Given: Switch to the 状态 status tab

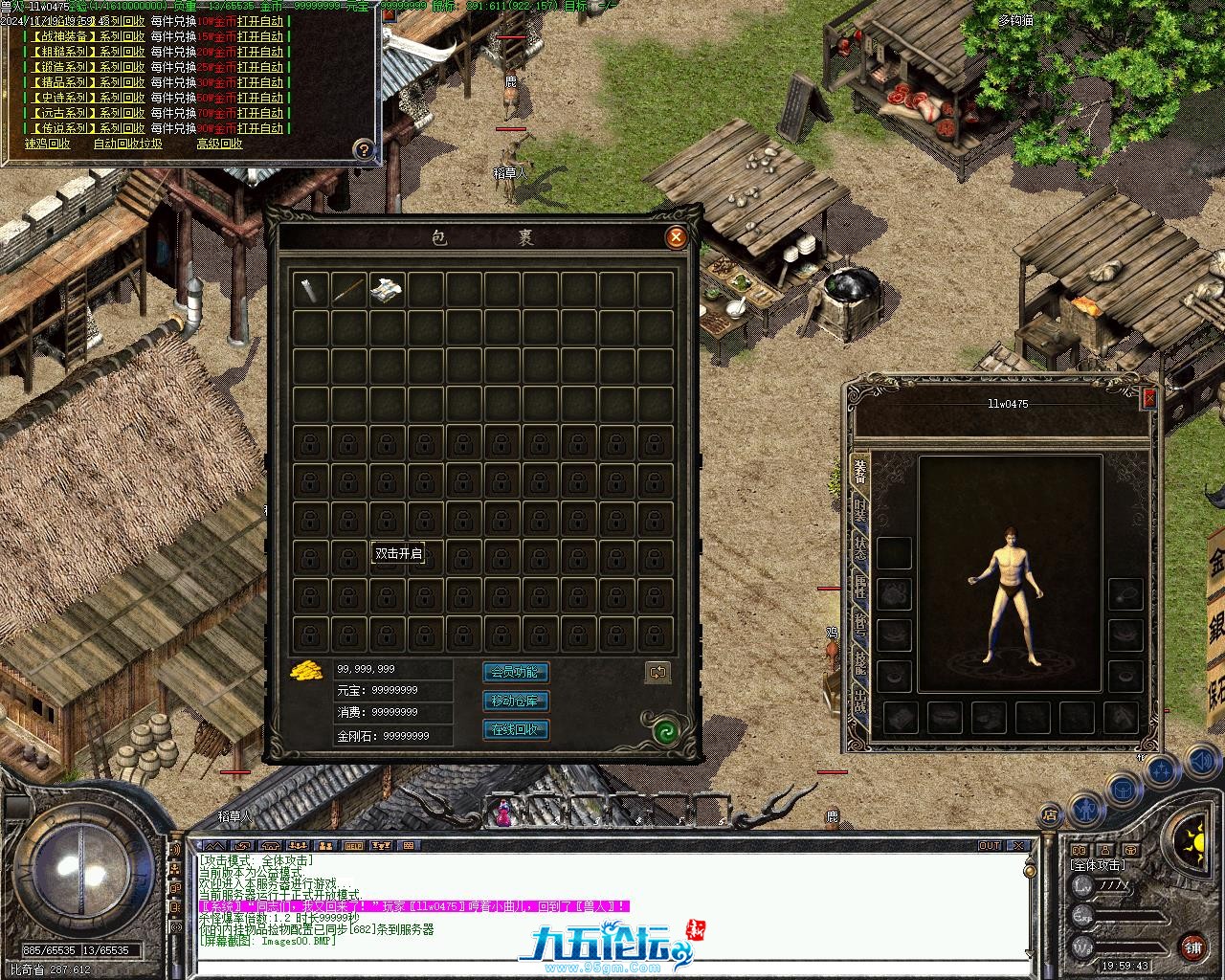Looking at the screenshot, I should (860, 549).
